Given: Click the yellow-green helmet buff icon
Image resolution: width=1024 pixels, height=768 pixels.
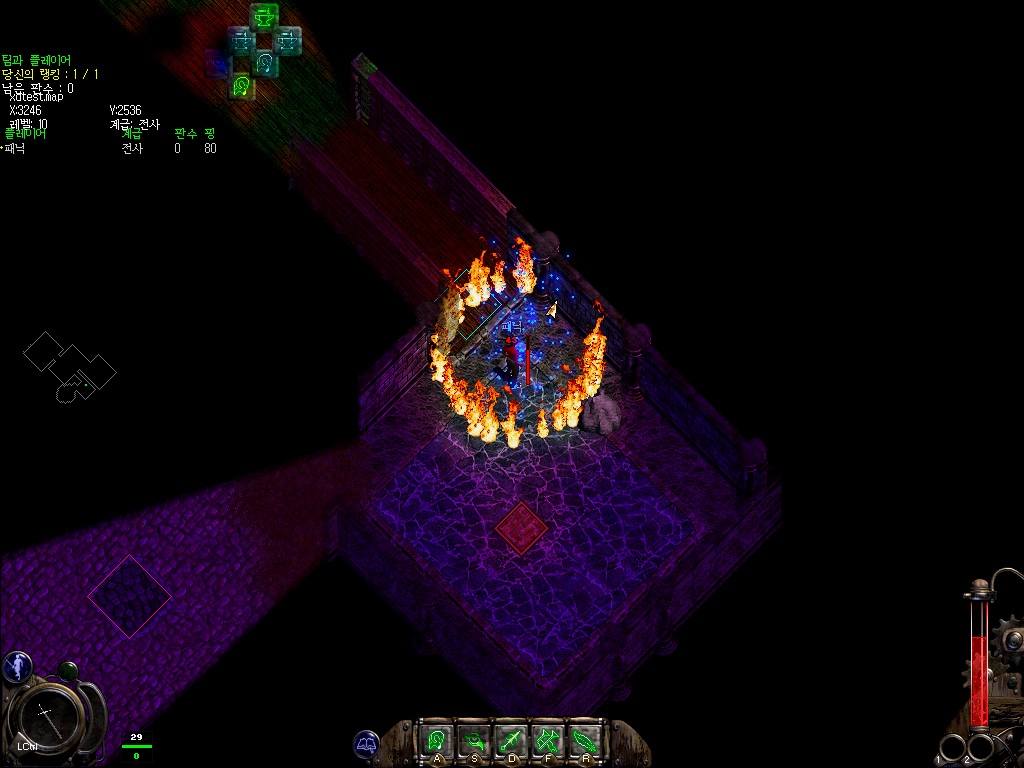Looking at the screenshot, I should coord(241,87).
